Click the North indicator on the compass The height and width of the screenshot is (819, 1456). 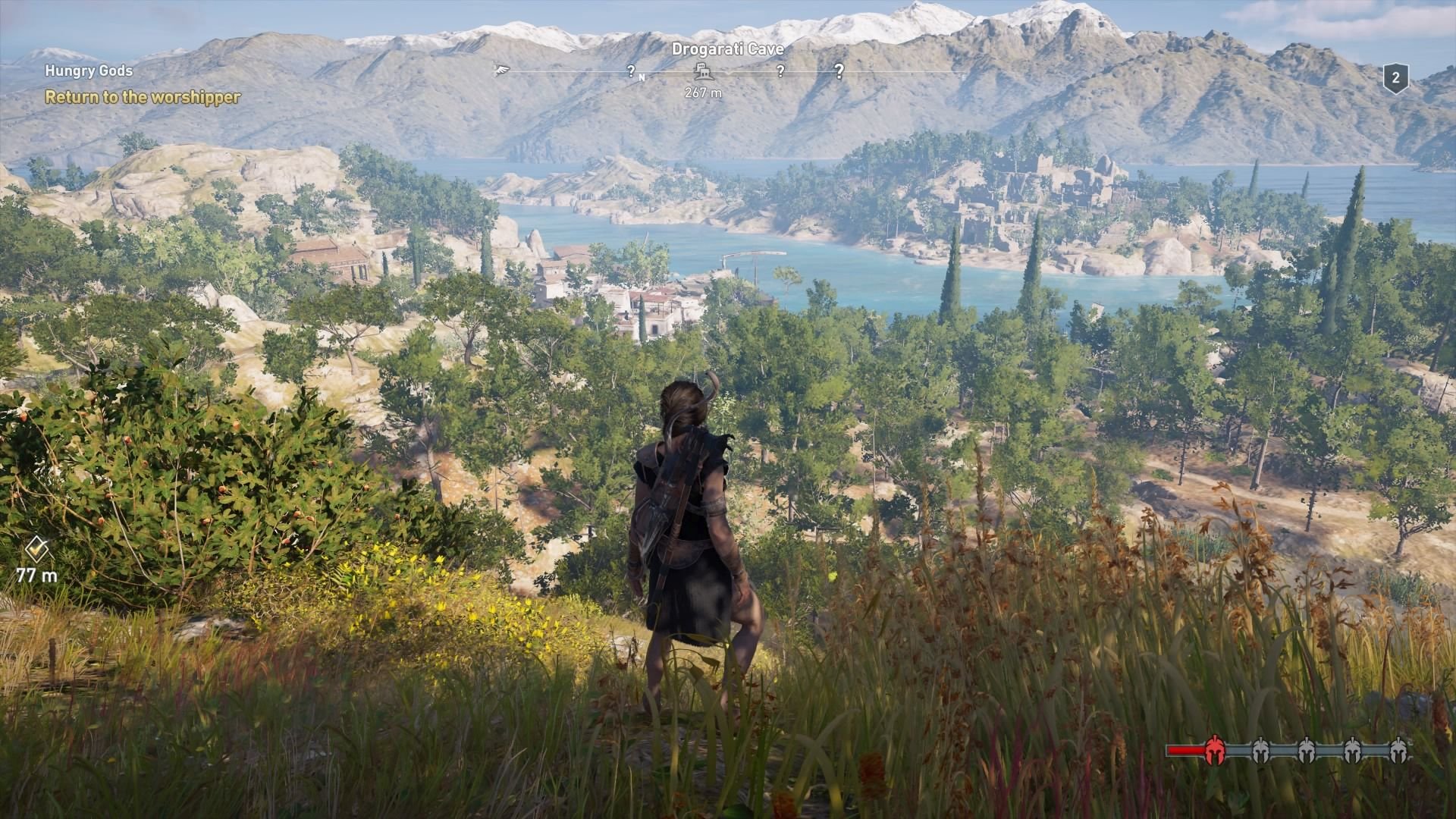pos(642,77)
